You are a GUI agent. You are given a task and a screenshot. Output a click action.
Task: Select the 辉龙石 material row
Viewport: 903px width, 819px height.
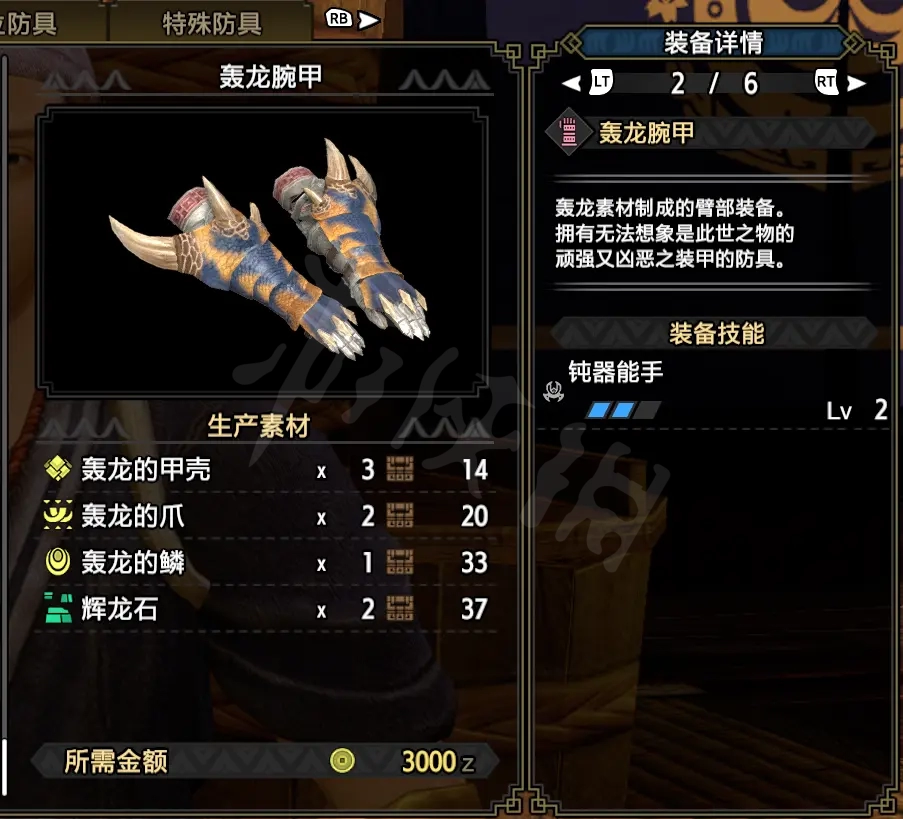[265, 609]
